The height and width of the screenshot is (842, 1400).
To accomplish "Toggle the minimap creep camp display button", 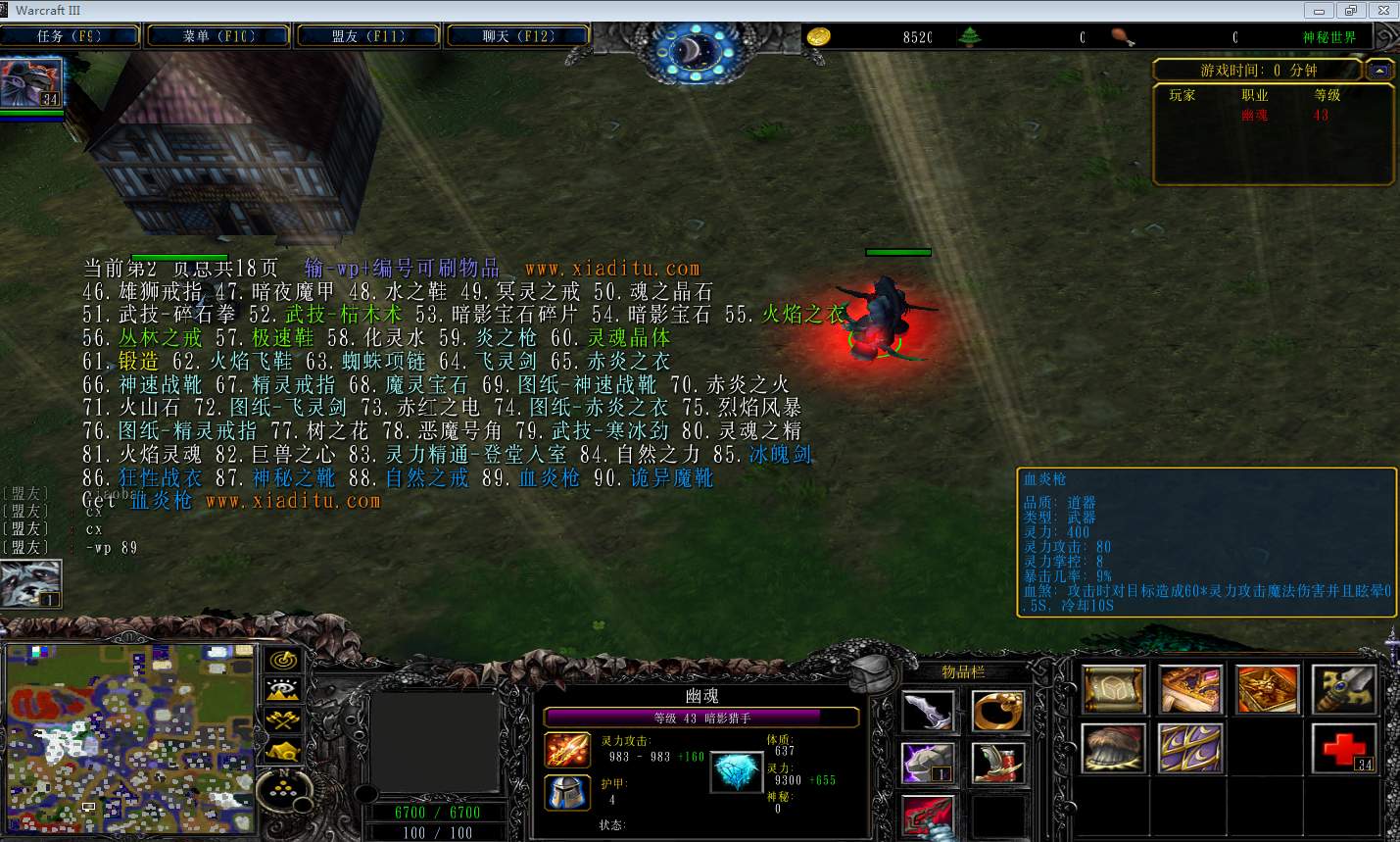I will pos(283,751).
